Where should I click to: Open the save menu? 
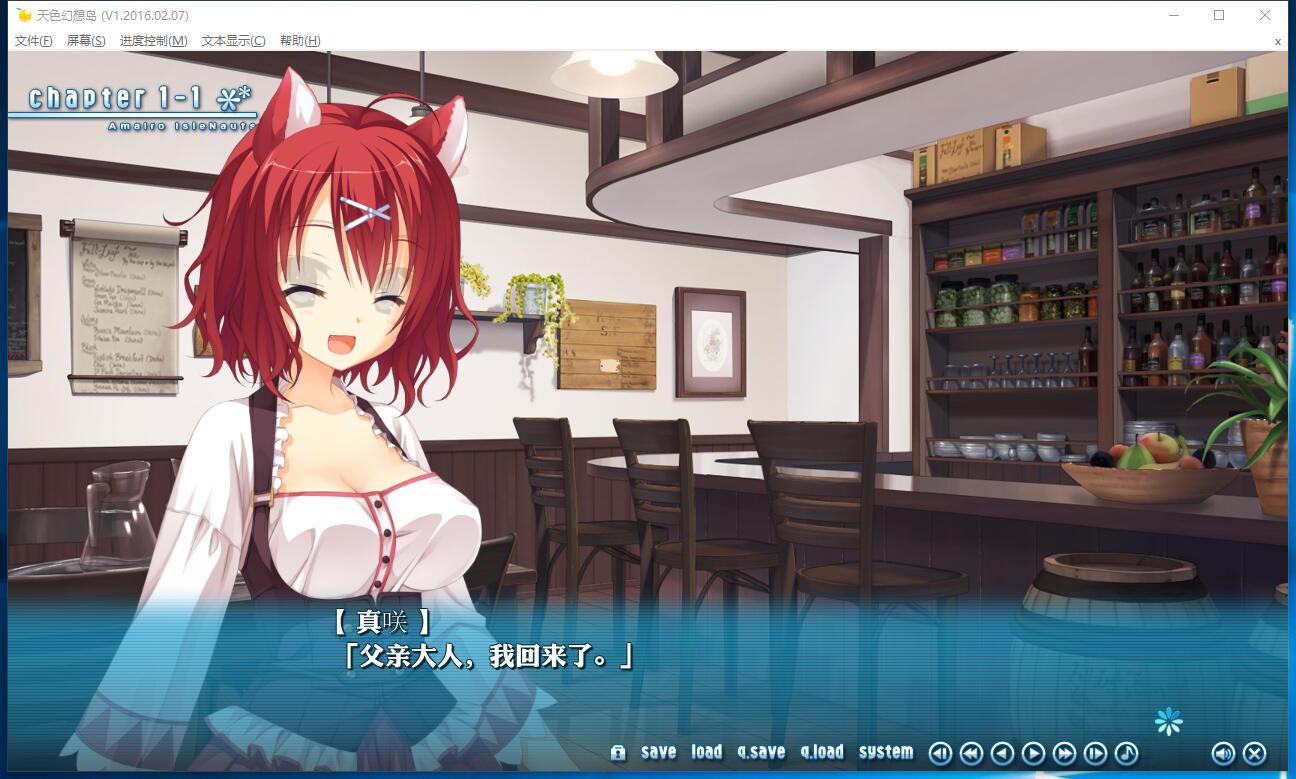coord(658,752)
